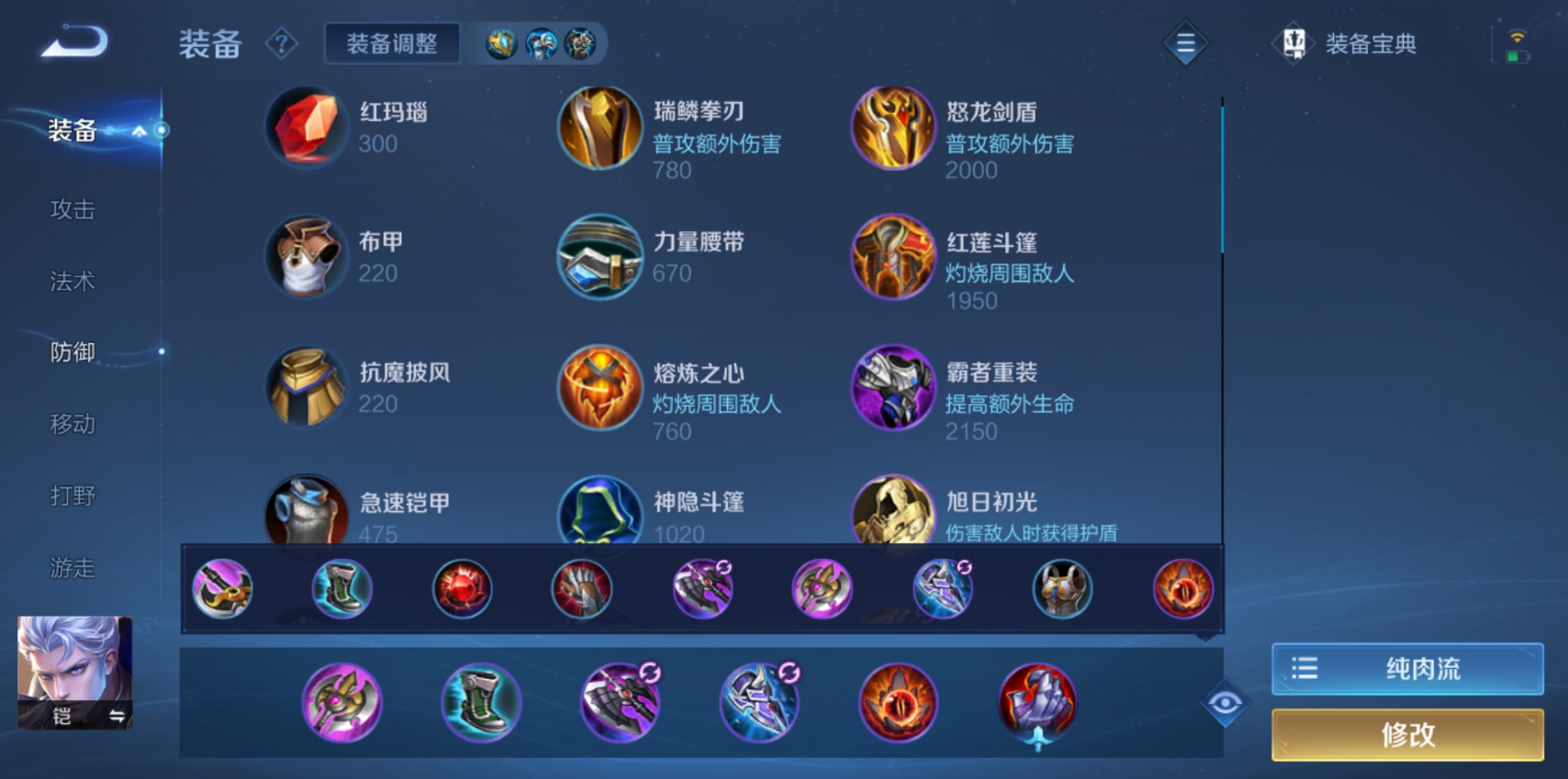This screenshot has height=779, width=1568.
Task: Switch to the 攻击 category tab
Action: [72, 210]
